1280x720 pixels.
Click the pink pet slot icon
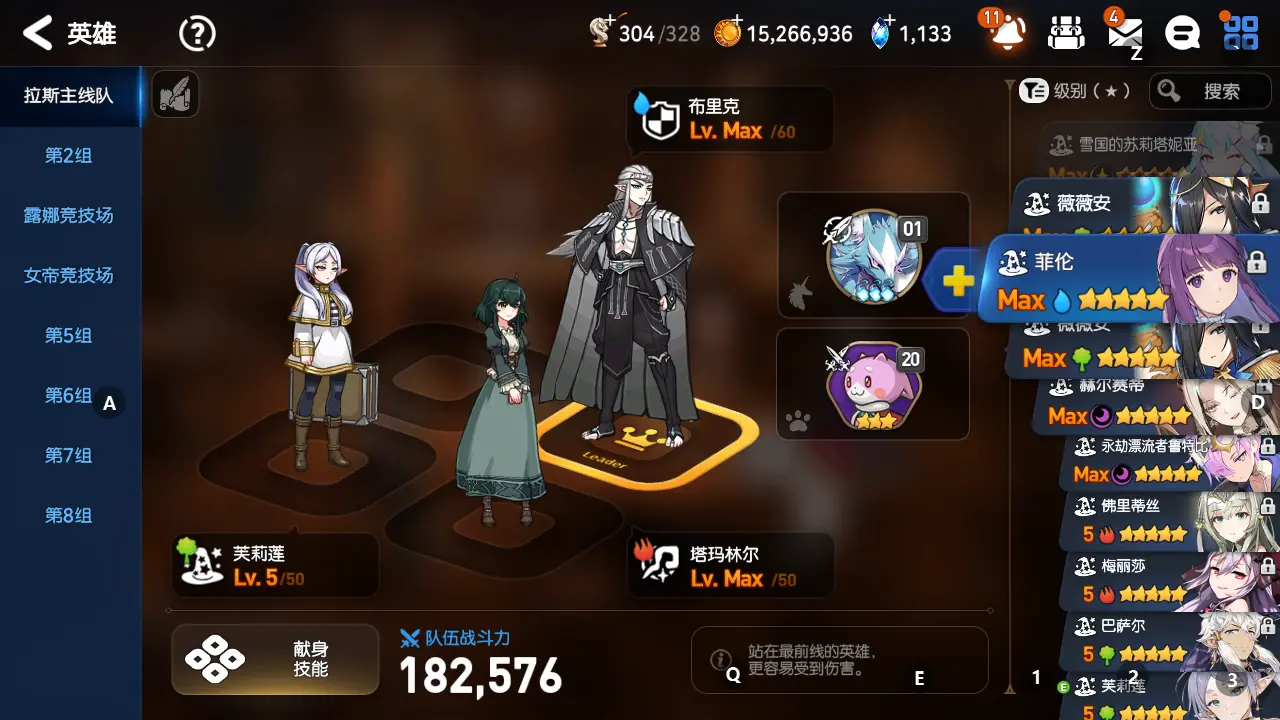[873, 383]
